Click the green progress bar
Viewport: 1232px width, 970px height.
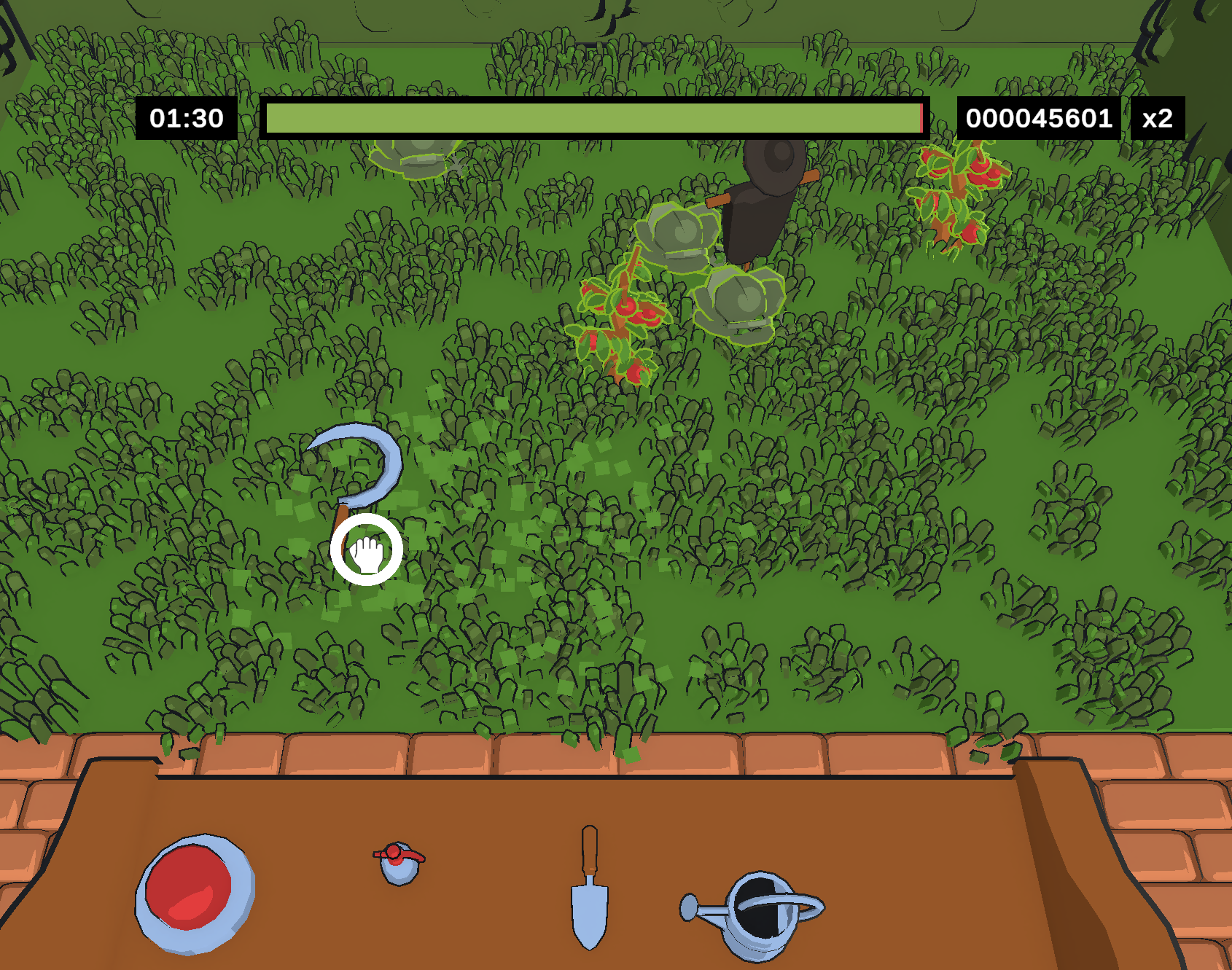(x=590, y=117)
